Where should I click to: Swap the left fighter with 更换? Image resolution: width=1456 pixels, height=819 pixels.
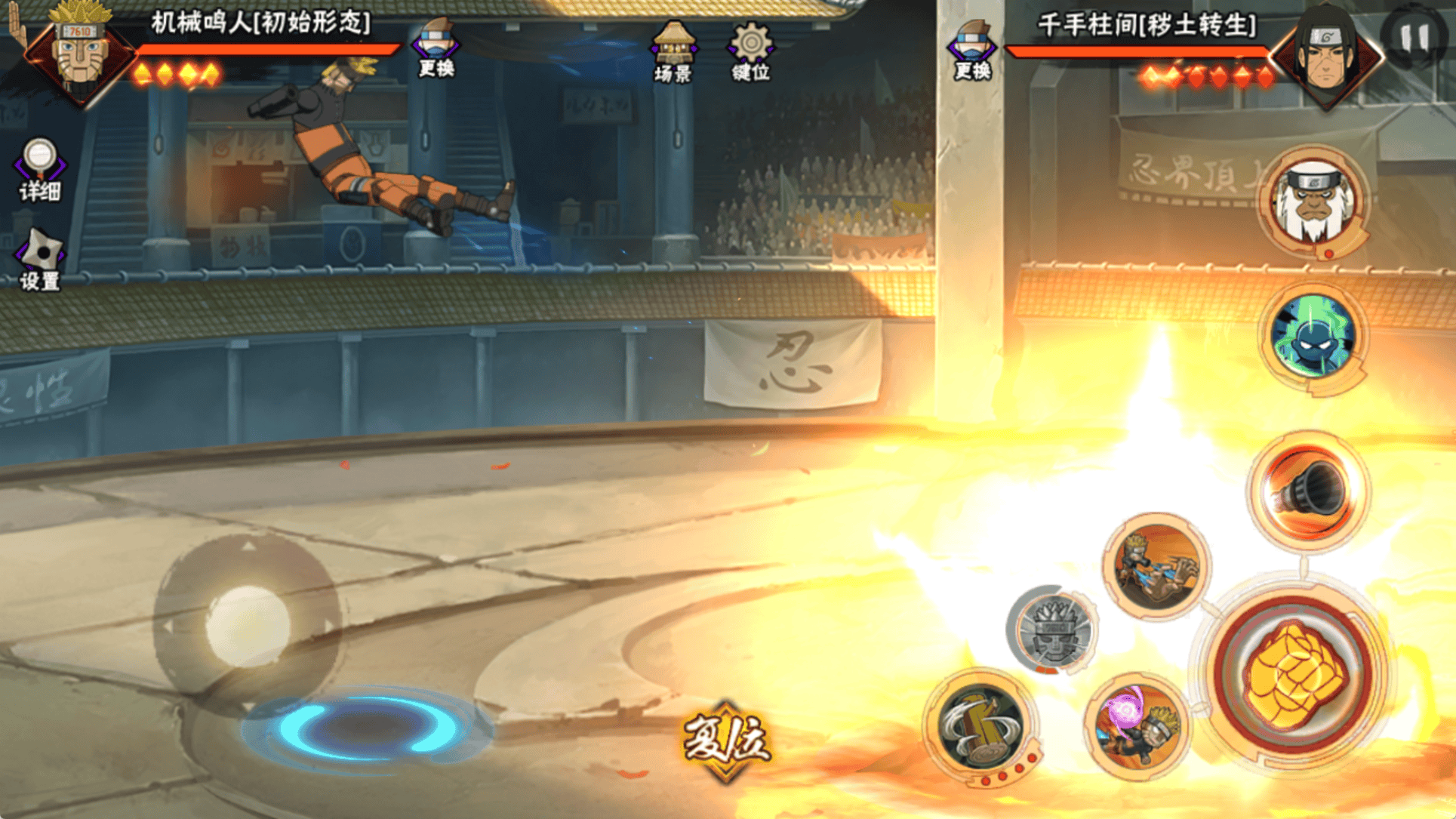[x=436, y=49]
